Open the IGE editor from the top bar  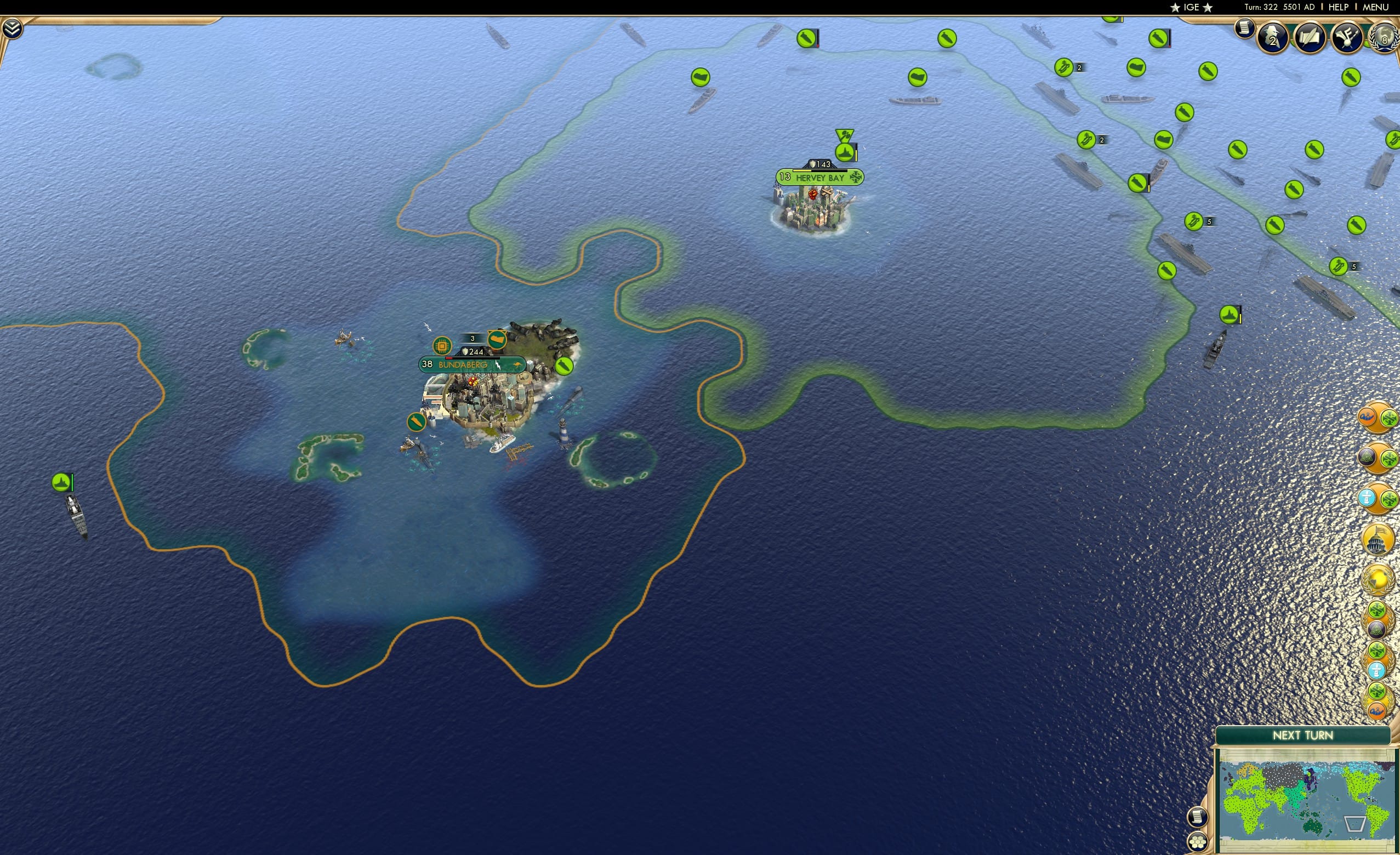(x=1191, y=7)
